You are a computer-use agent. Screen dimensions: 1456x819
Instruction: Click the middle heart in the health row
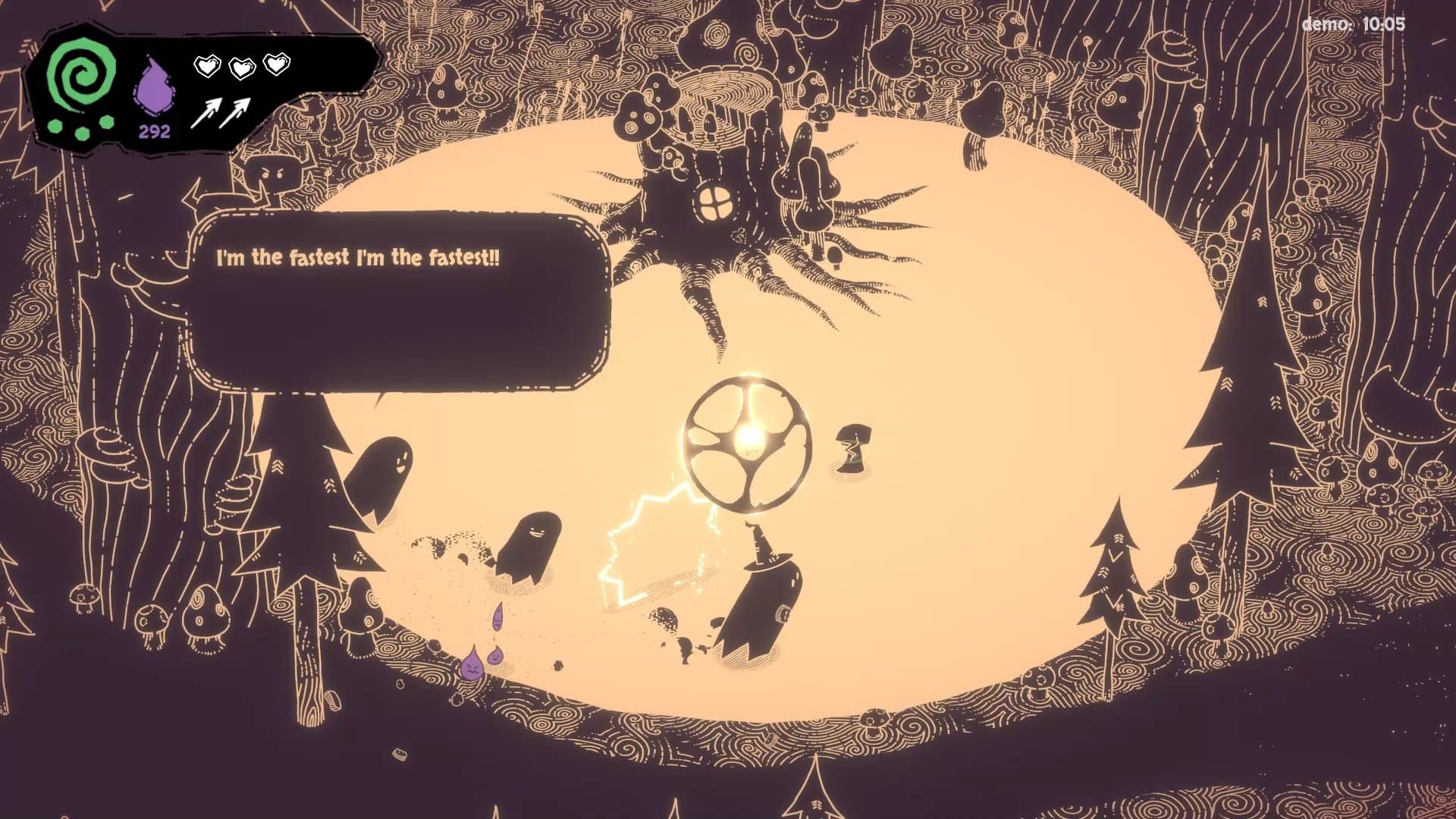click(x=241, y=67)
